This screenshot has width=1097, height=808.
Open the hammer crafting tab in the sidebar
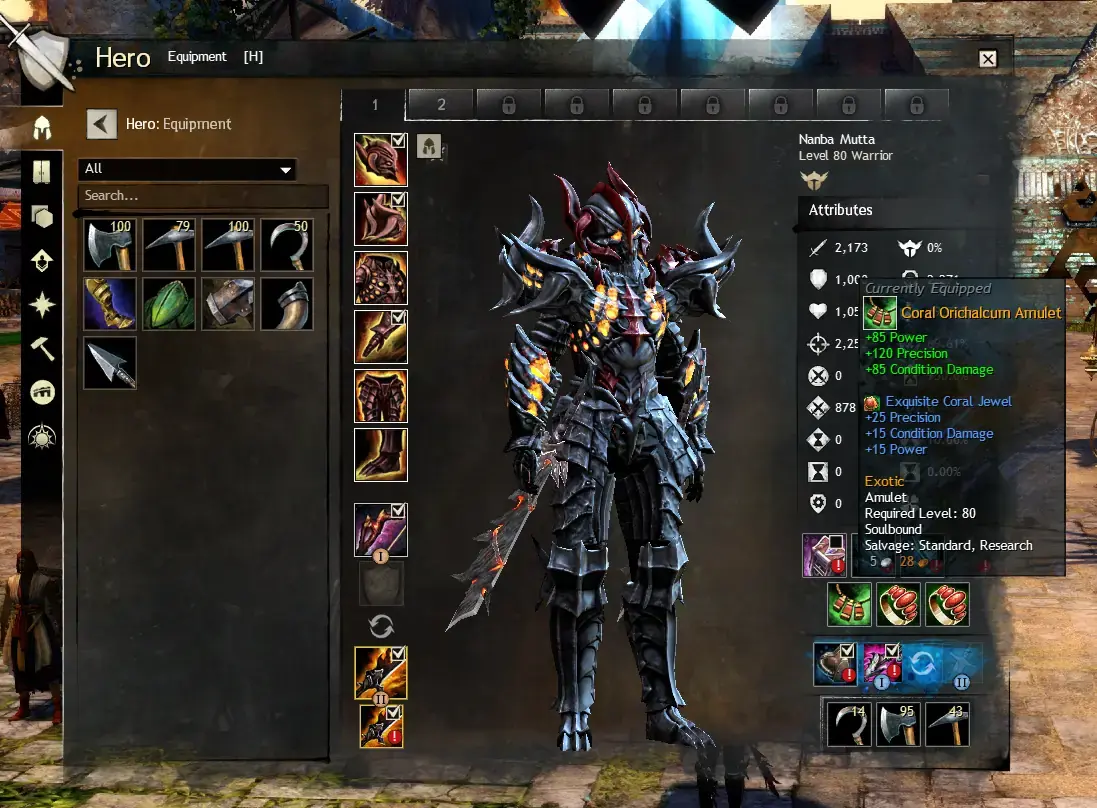[42, 348]
